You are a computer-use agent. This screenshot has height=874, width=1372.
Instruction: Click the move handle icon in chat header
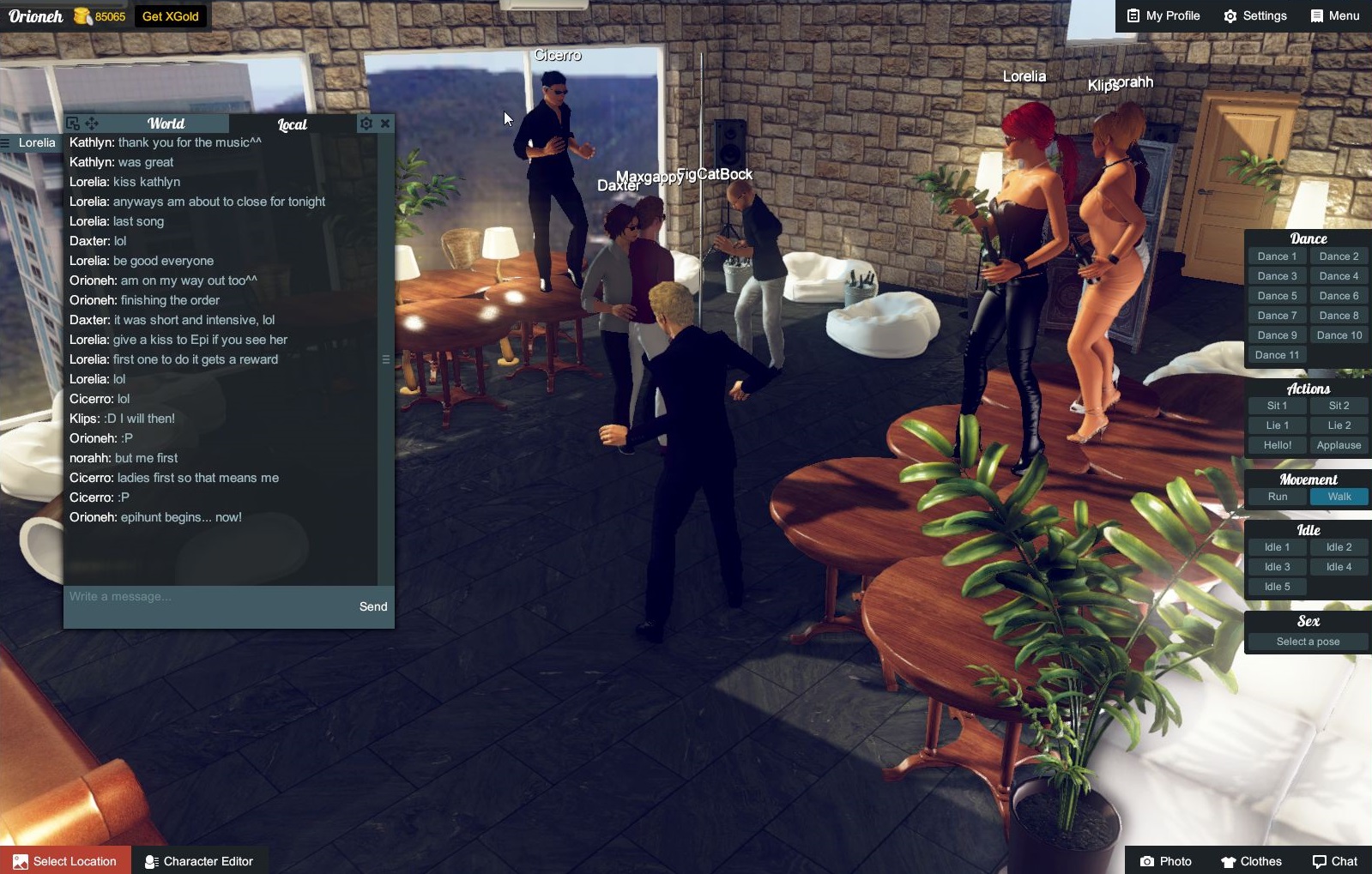(90, 123)
